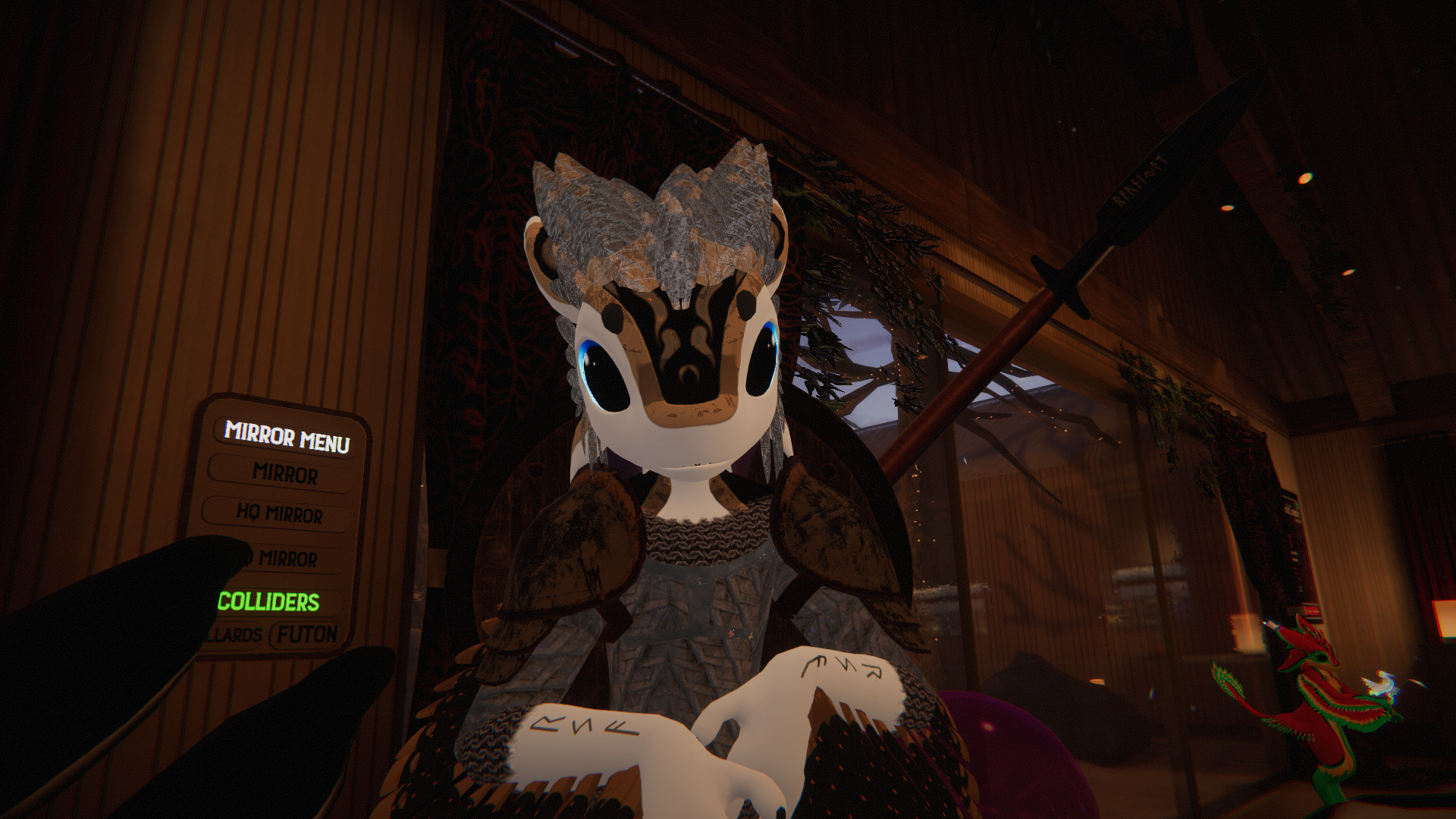Select the FUTON button

[307, 634]
